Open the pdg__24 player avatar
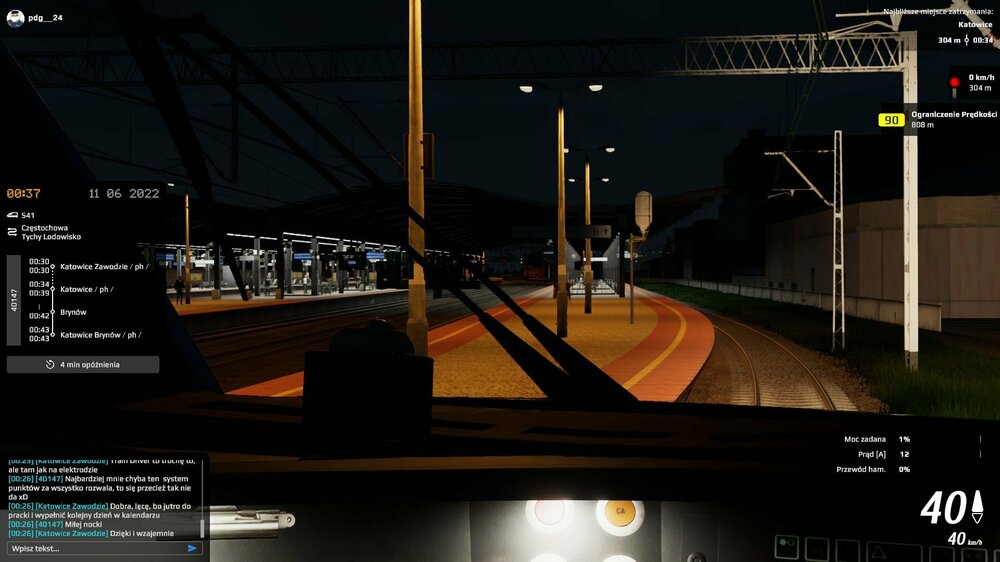The height and width of the screenshot is (562, 1000). [x=14, y=18]
